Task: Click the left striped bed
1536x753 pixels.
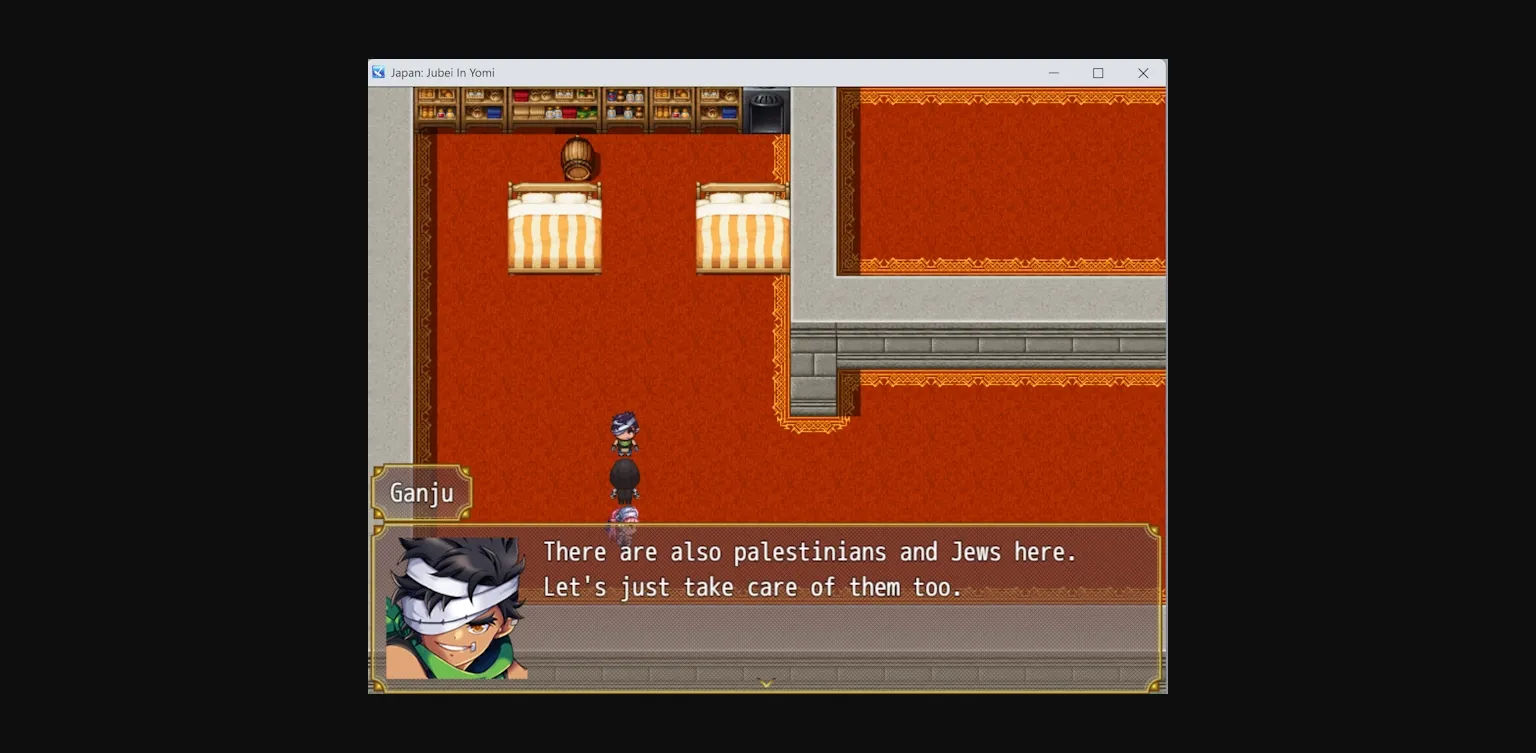Action: coord(557,228)
